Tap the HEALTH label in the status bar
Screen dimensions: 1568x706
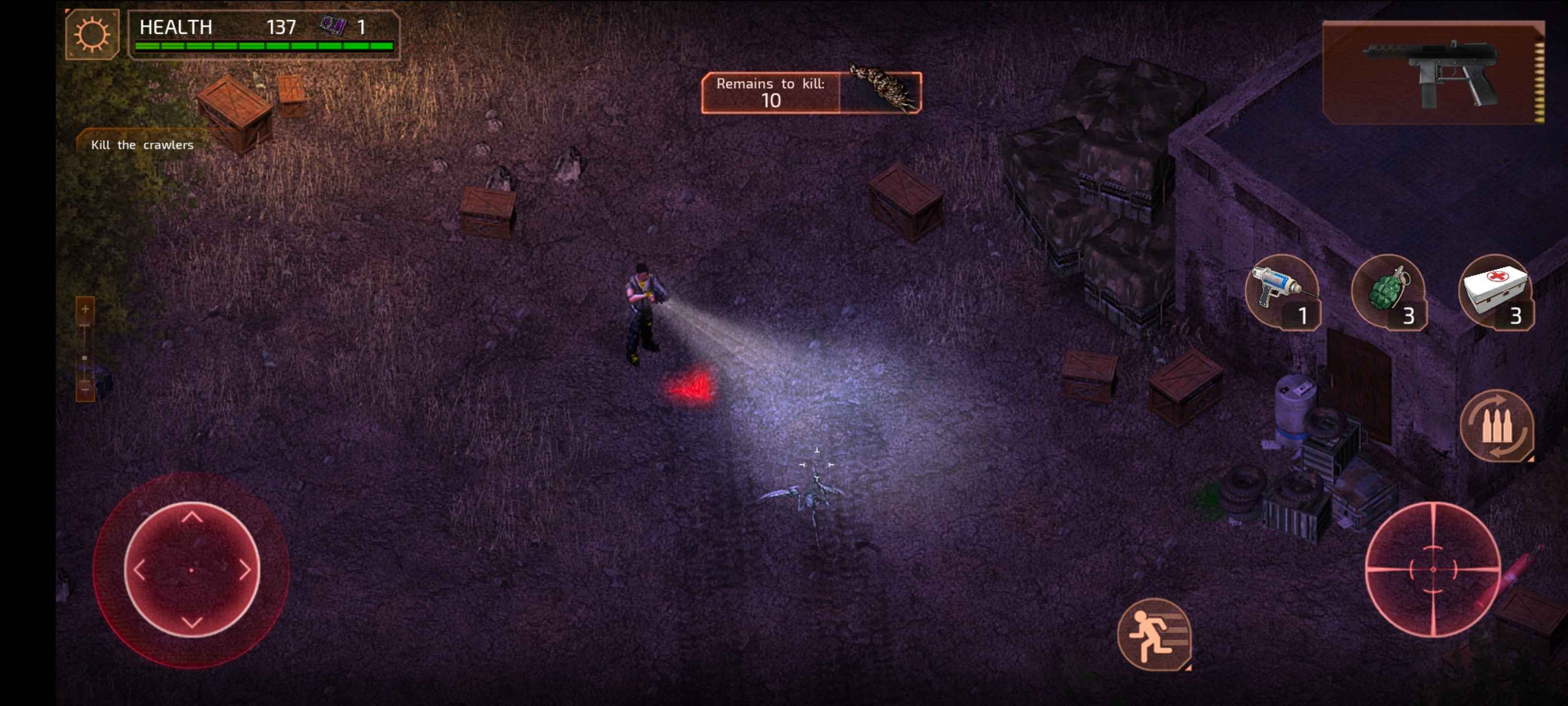pyautogui.click(x=175, y=25)
